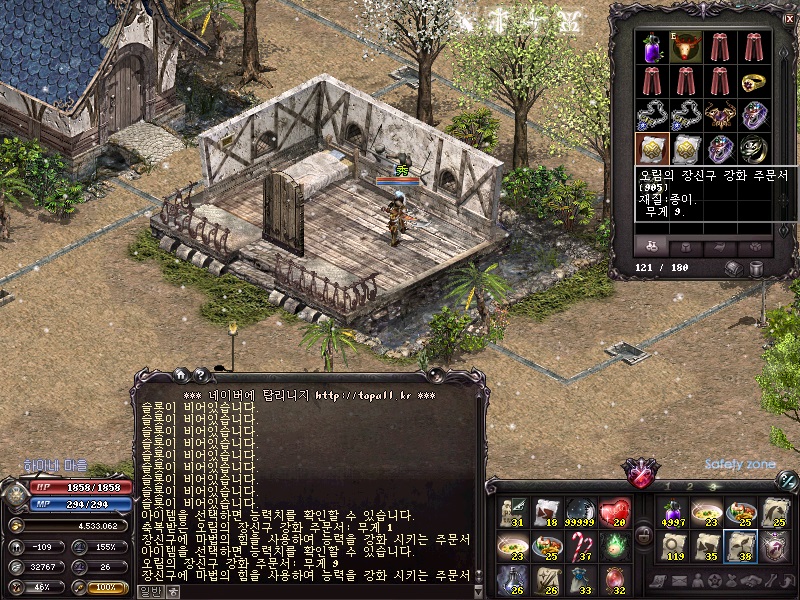Use the purple potion with count 4997

point(673,513)
